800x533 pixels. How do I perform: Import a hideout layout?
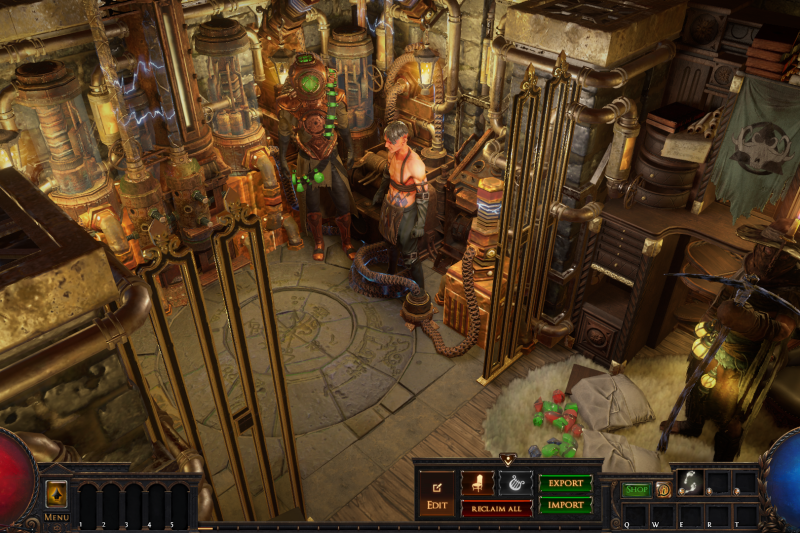click(x=565, y=505)
